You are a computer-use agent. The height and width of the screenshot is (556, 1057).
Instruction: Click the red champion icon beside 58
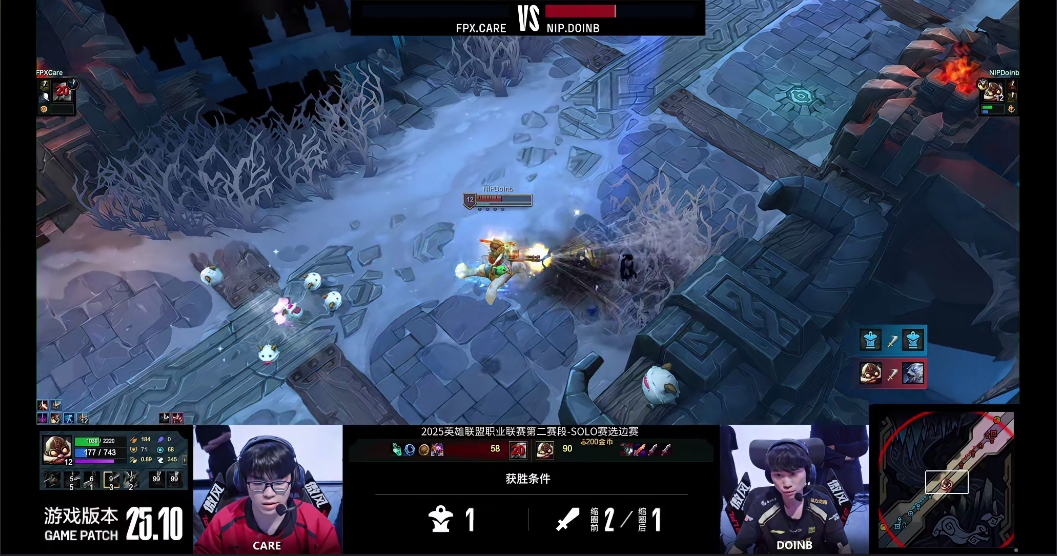coord(518,450)
